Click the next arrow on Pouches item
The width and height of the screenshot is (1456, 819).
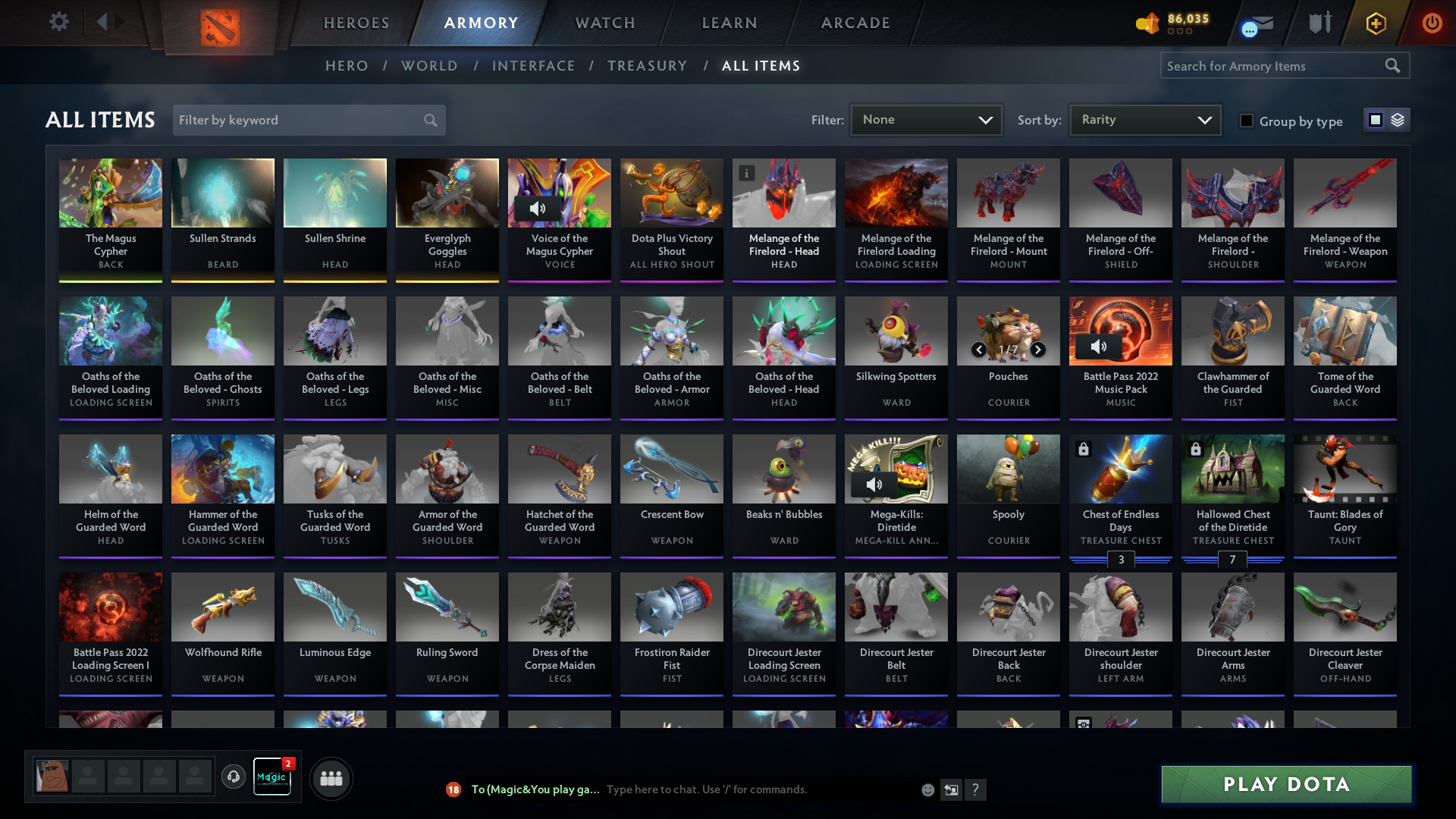pyautogui.click(x=1037, y=350)
